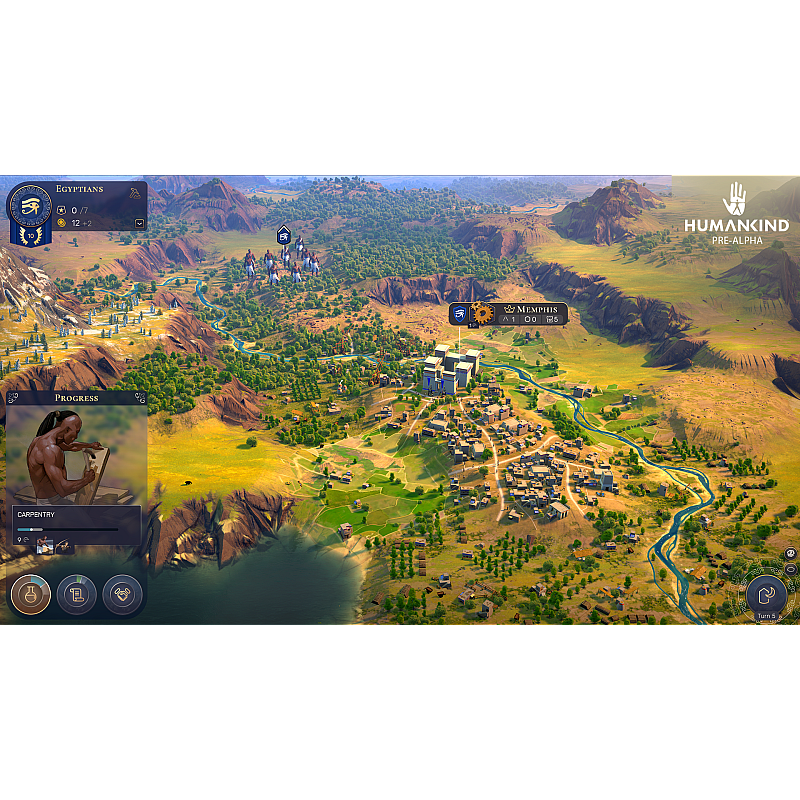Open the diplomacy handshake button
The image size is (800, 800).
122,594
